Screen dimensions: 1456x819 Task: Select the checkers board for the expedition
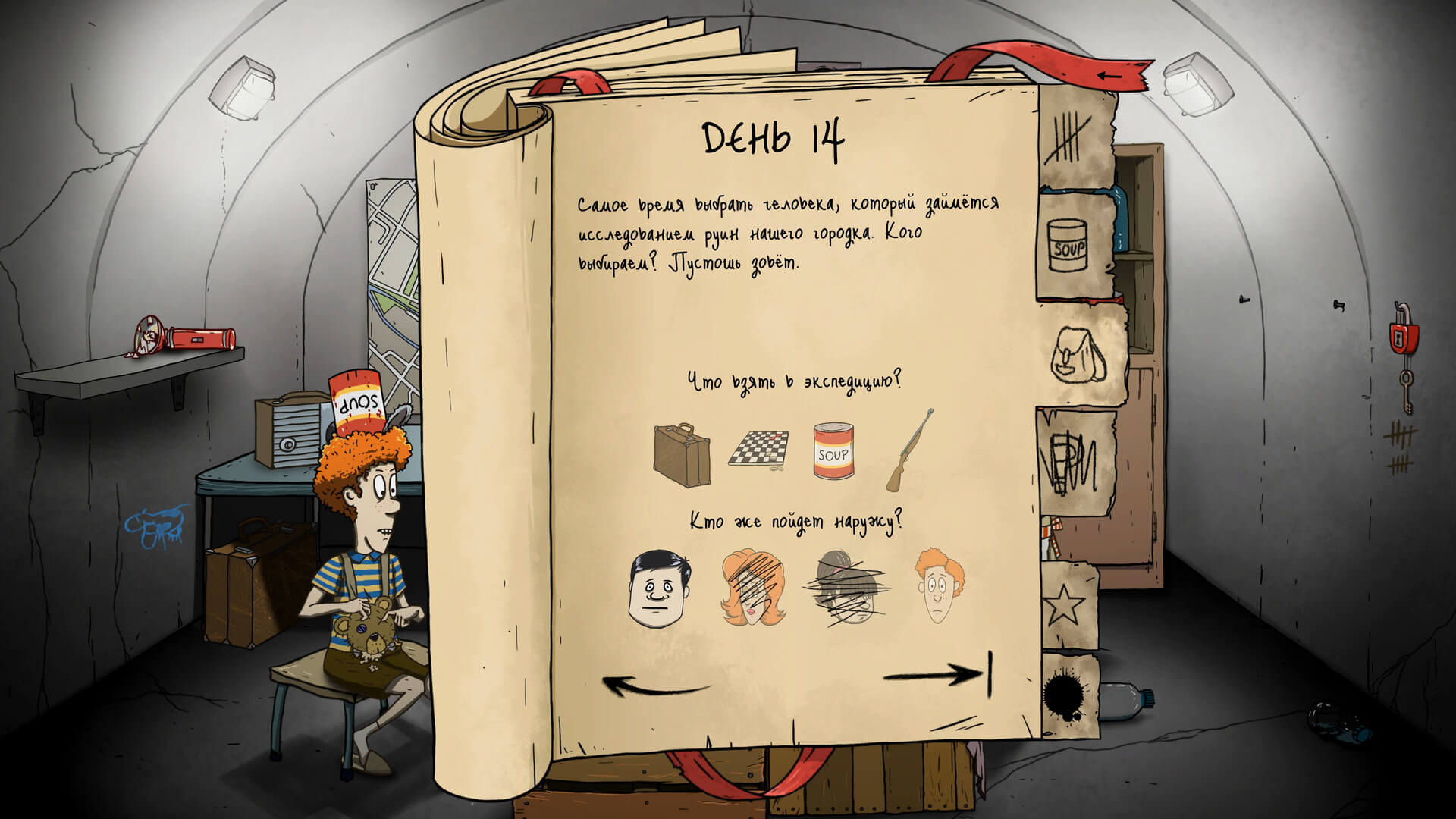(759, 449)
